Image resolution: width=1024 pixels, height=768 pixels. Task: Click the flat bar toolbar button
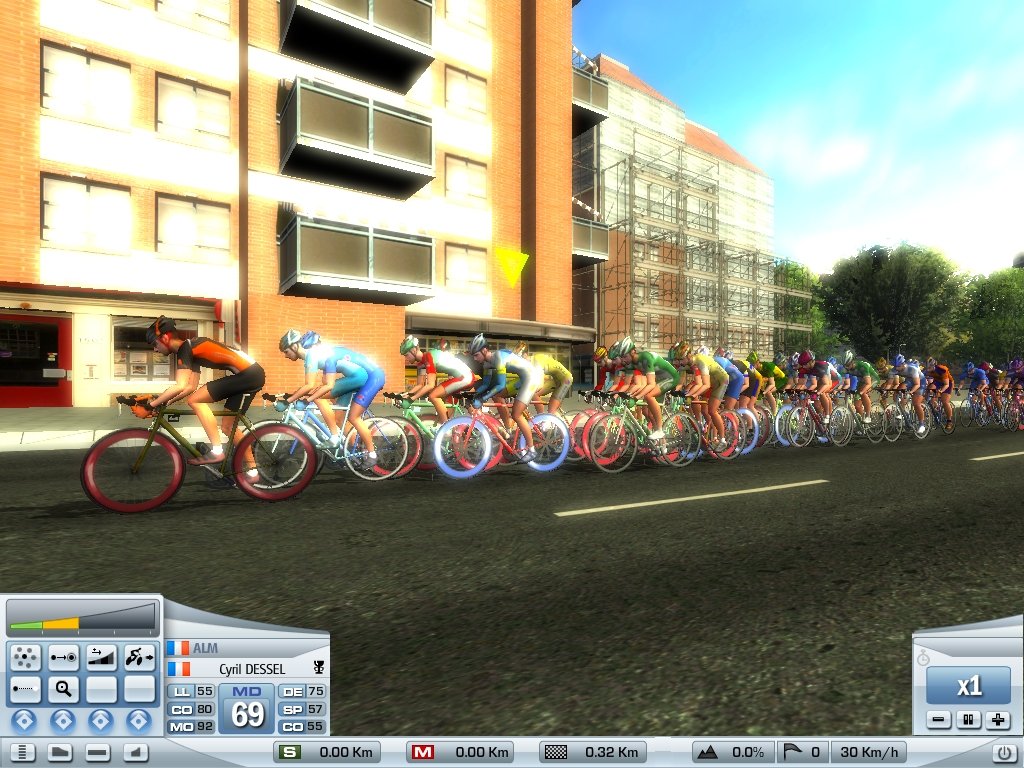tap(97, 753)
